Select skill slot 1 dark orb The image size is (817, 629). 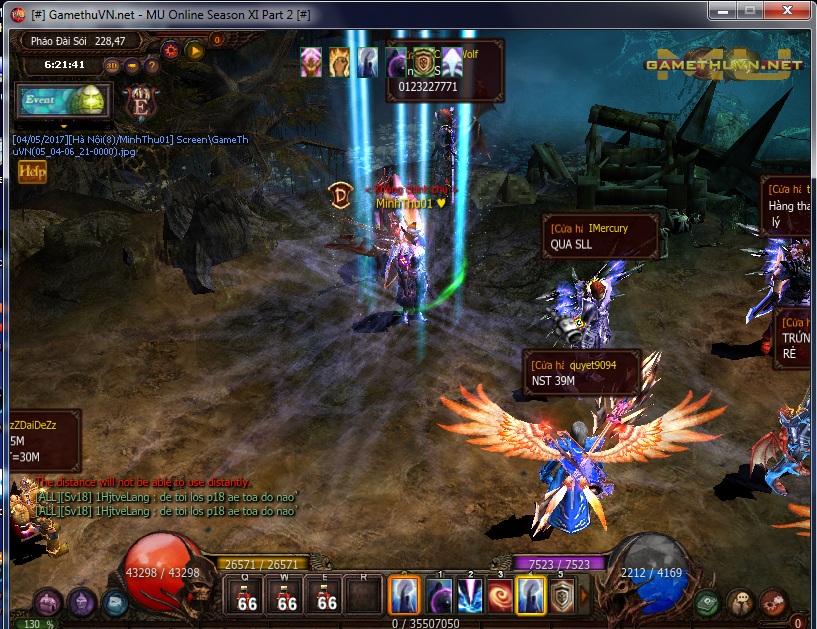click(x=440, y=596)
